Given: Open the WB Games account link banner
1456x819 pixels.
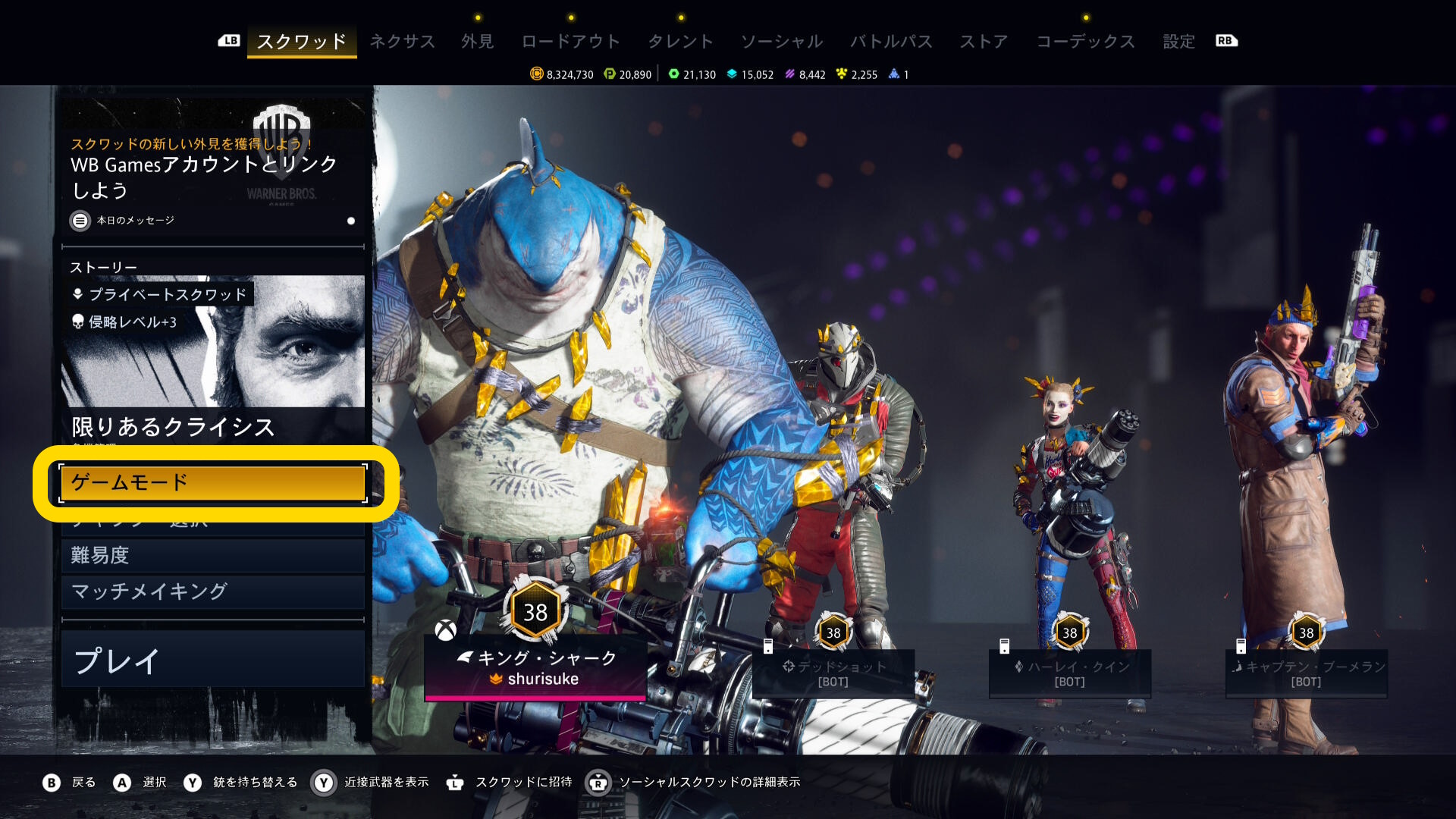Looking at the screenshot, I should (213, 171).
